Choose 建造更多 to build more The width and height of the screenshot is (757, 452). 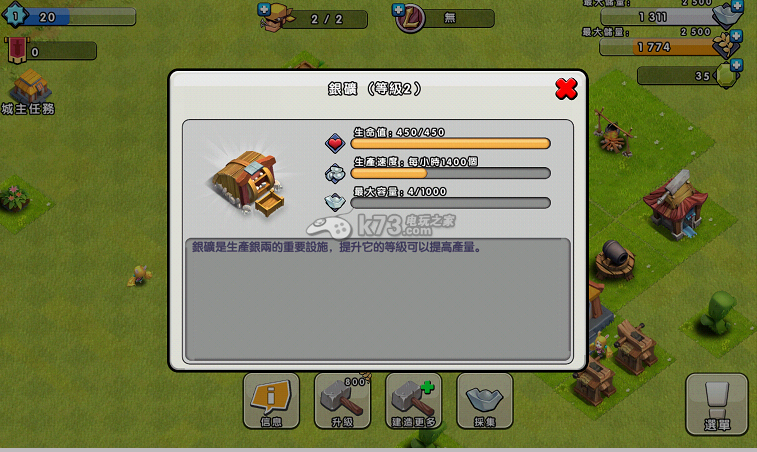point(413,402)
